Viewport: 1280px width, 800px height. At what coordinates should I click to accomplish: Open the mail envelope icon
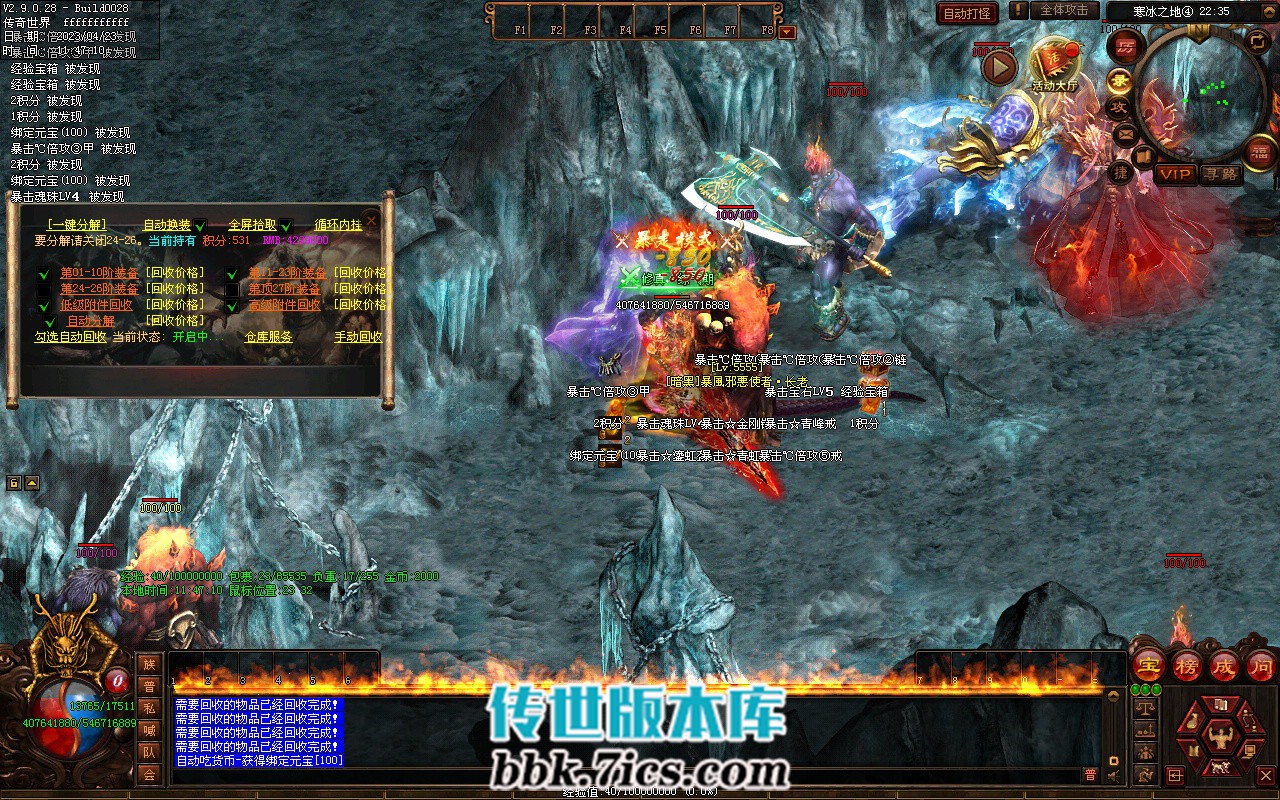coord(1125,133)
